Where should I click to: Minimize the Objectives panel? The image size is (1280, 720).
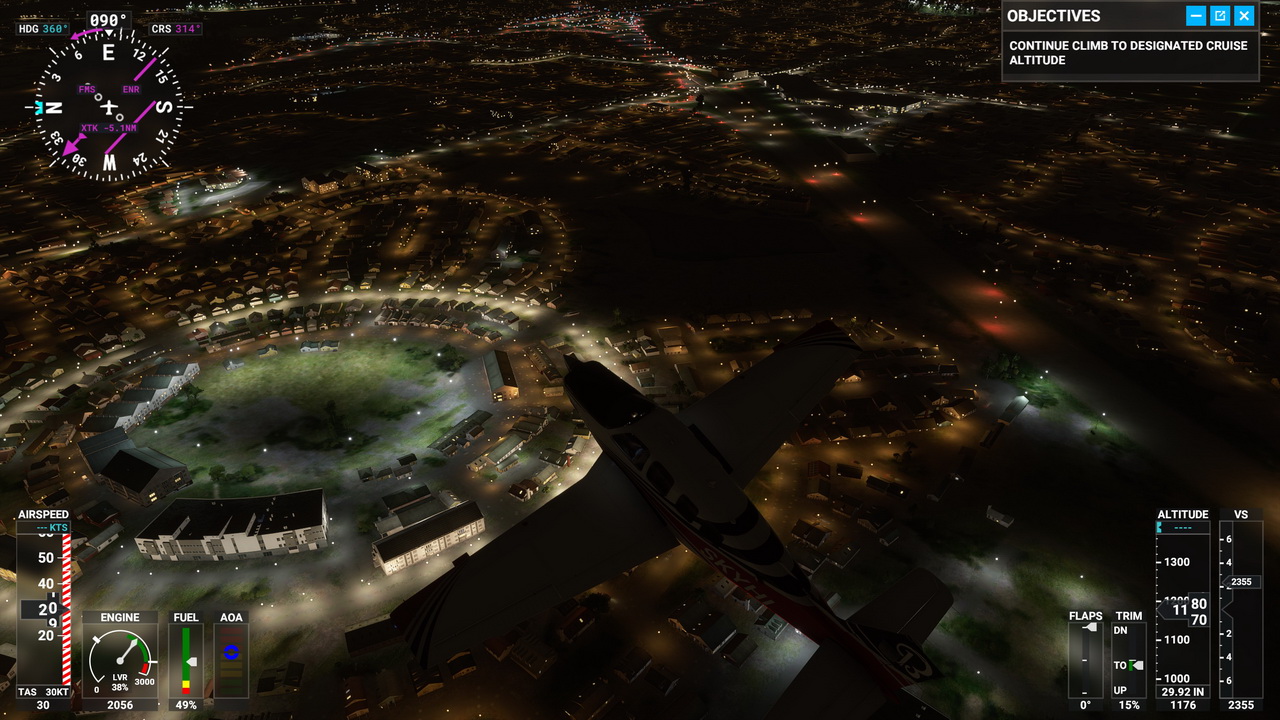pos(1196,15)
